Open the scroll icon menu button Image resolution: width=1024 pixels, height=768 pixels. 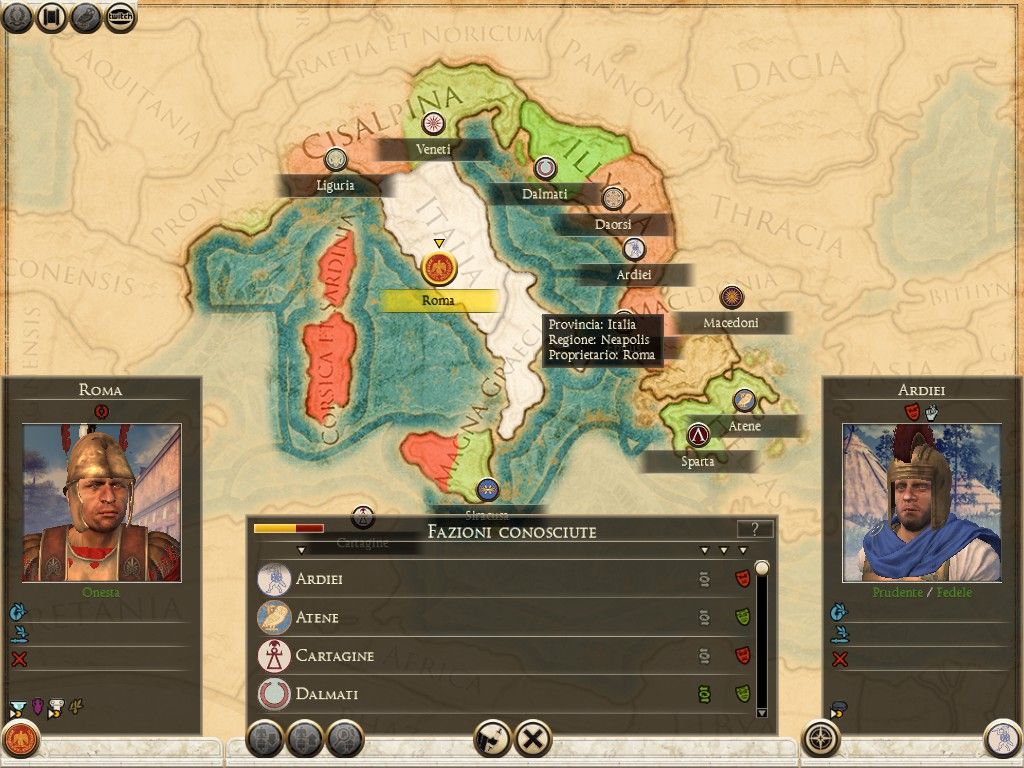[x=51, y=16]
